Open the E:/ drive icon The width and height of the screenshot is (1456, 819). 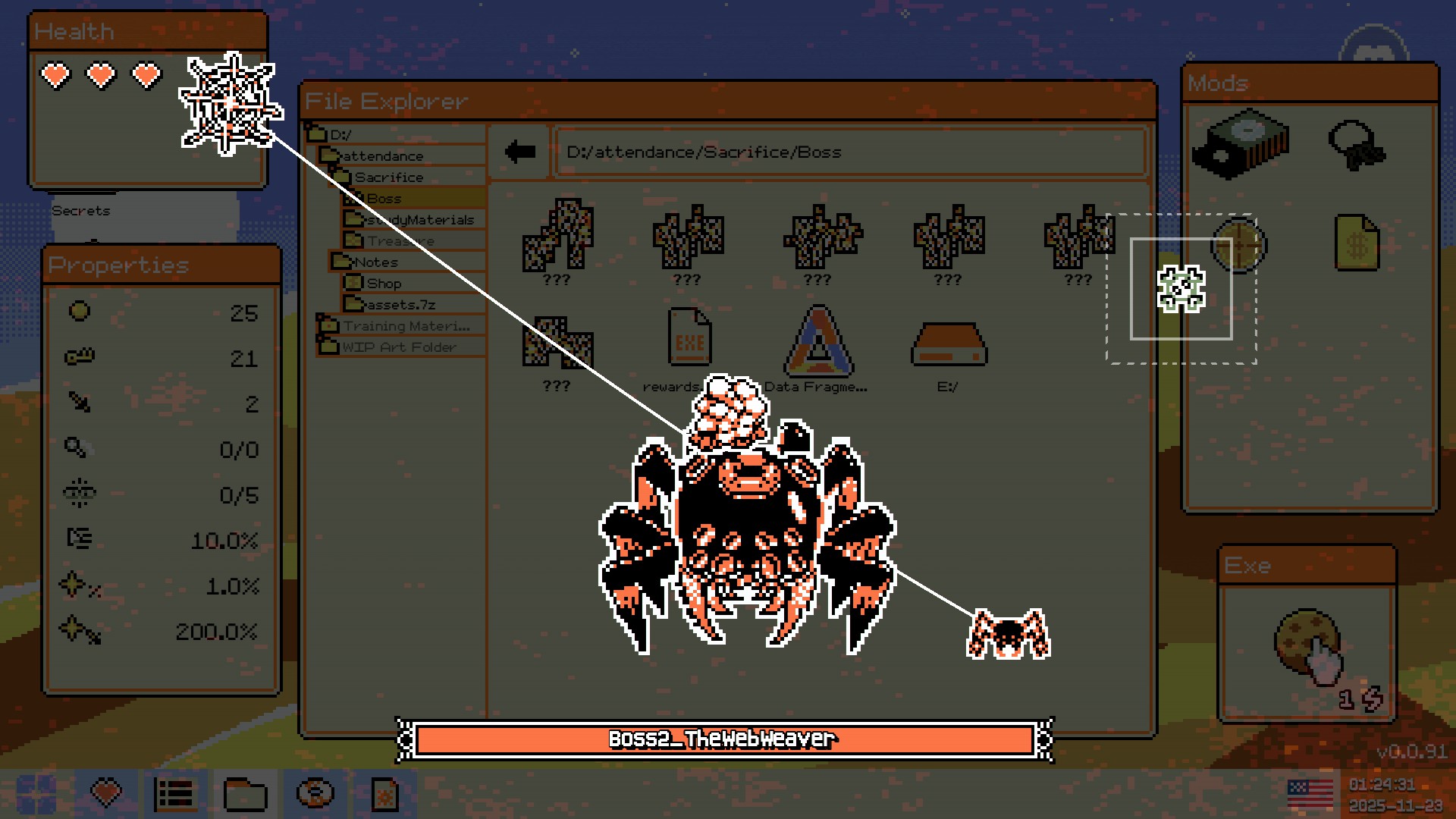click(x=948, y=345)
